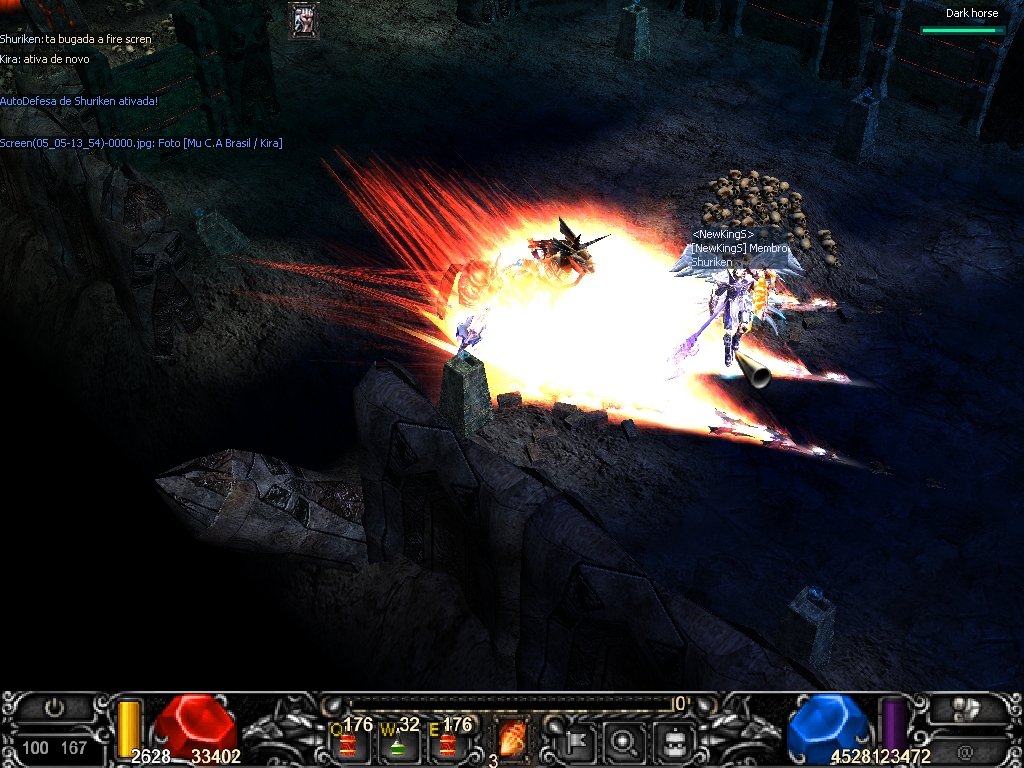Open the helmet character button
The image size is (1024, 768).
click(x=673, y=742)
